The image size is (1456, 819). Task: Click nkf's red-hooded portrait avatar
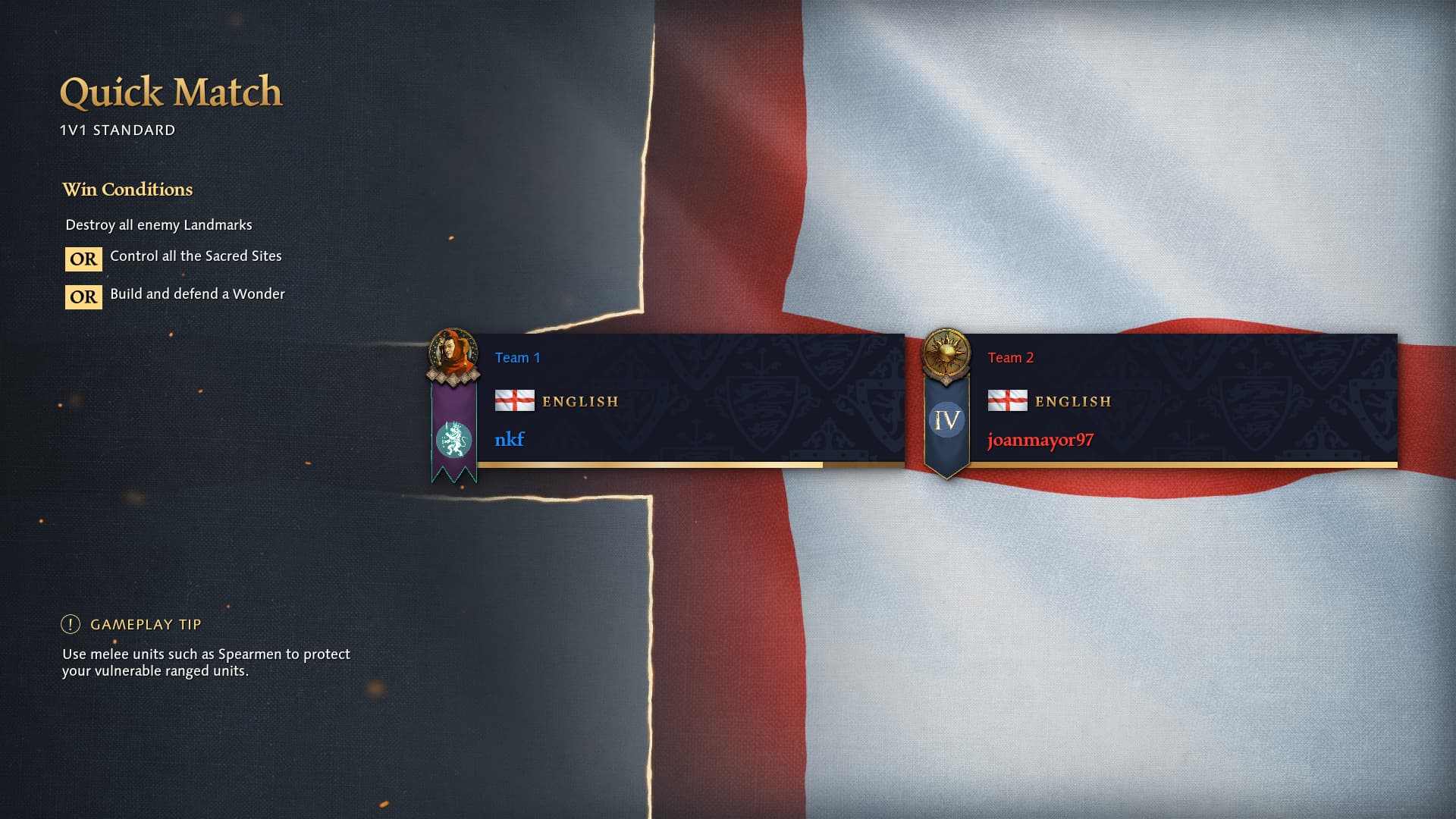pyautogui.click(x=453, y=353)
